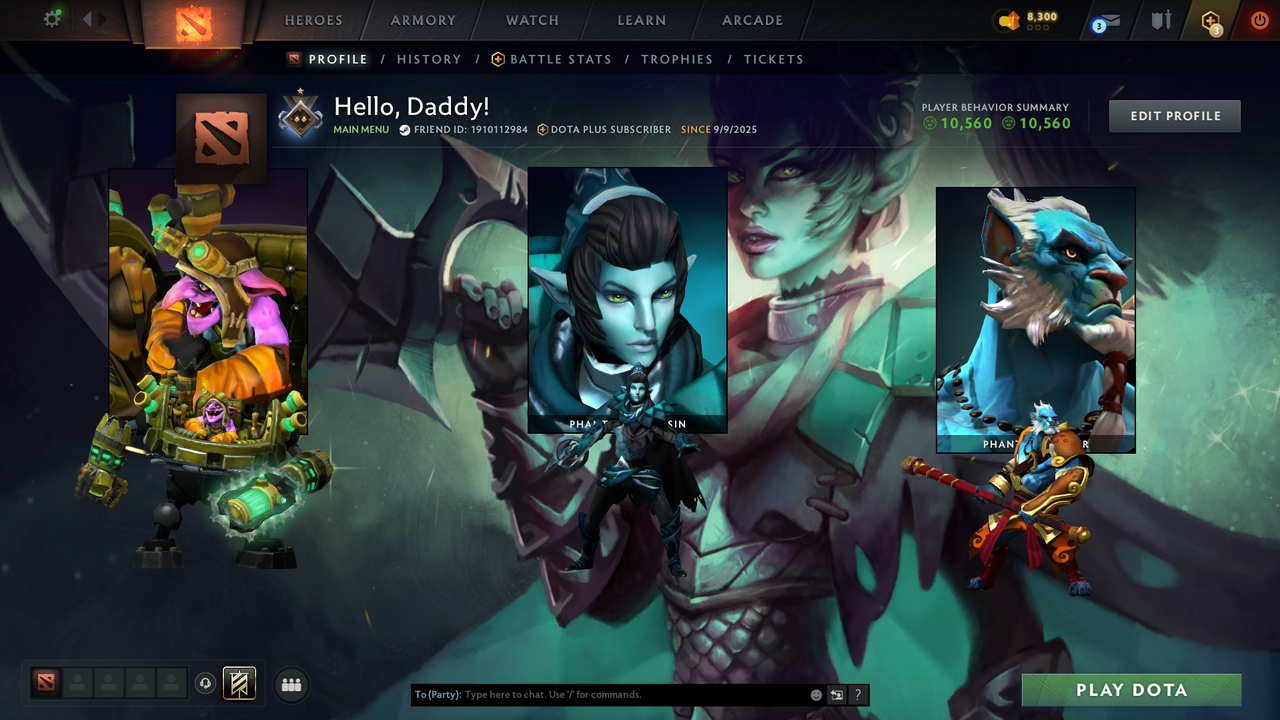
Task: Open the guild banner icon near party slots
Action: pos(240,684)
